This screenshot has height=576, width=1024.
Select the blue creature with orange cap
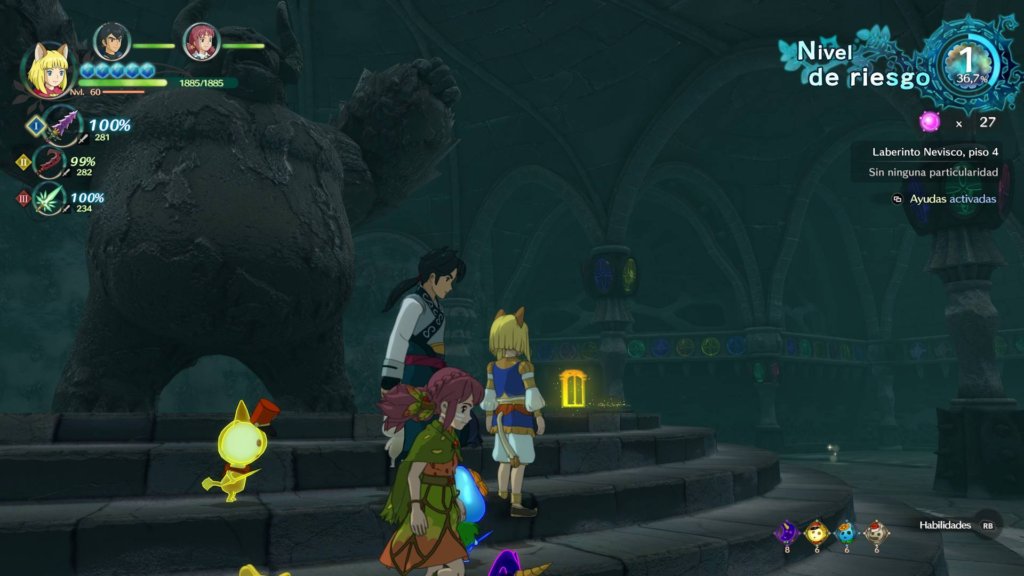click(846, 531)
